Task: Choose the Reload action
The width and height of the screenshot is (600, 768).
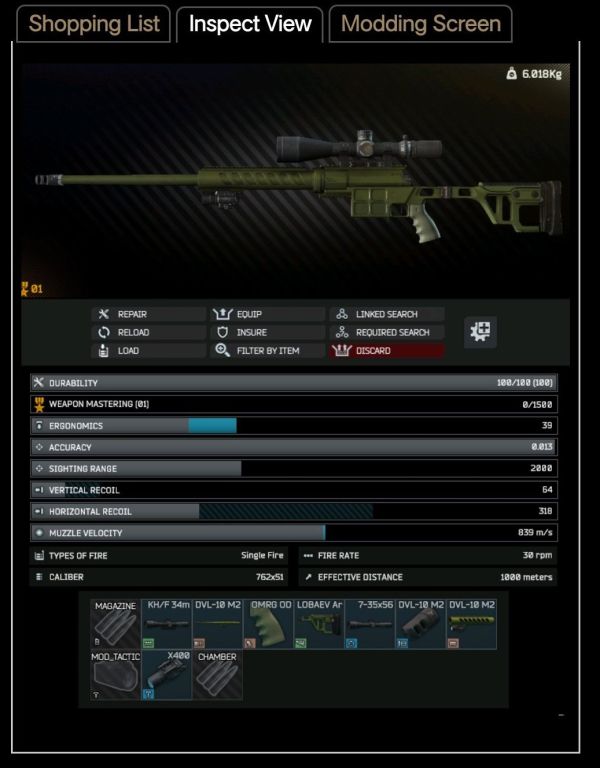Action: [x=146, y=332]
